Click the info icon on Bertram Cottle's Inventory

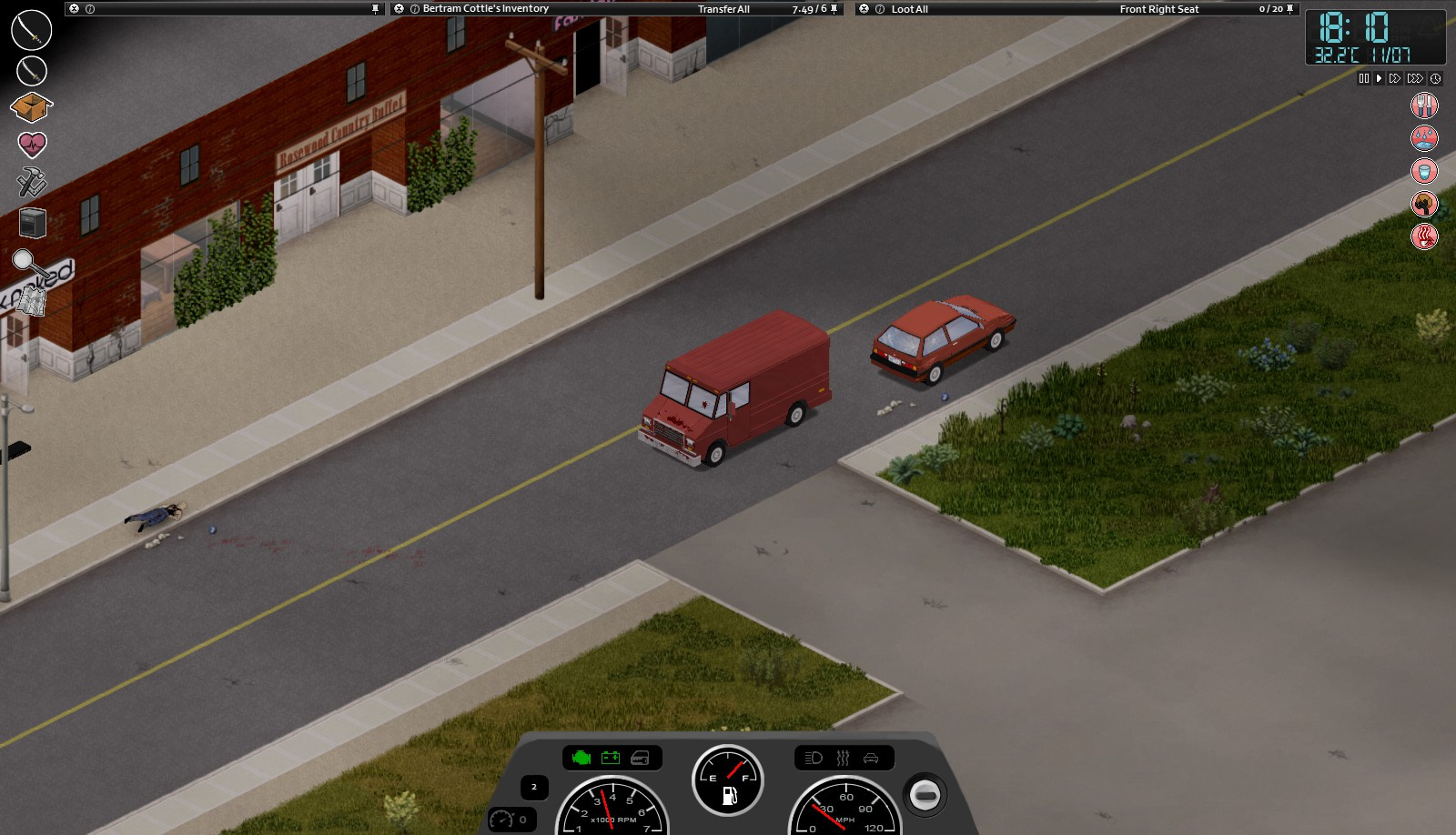pyautogui.click(x=415, y=8)
